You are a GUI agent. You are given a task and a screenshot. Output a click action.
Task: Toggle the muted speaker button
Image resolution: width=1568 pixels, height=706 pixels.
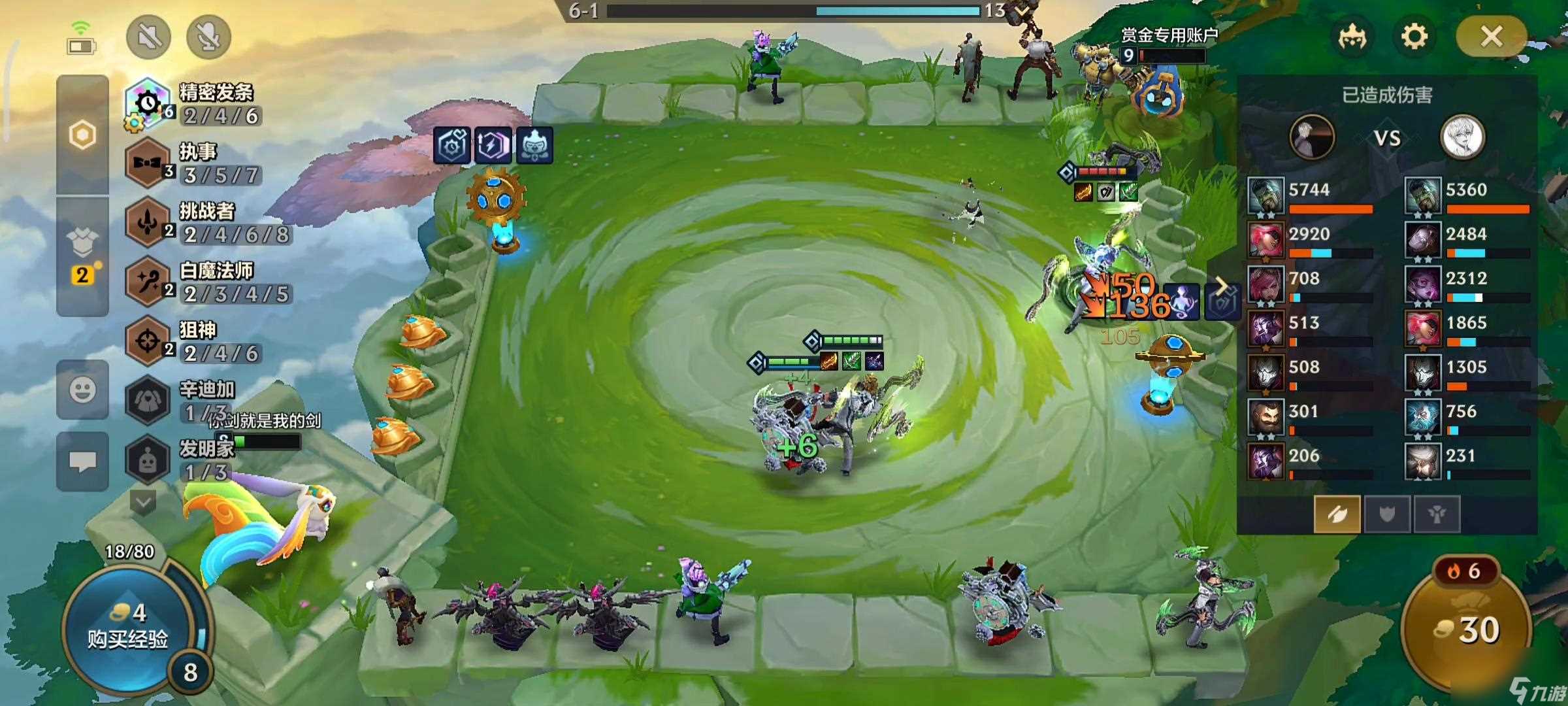149,37
